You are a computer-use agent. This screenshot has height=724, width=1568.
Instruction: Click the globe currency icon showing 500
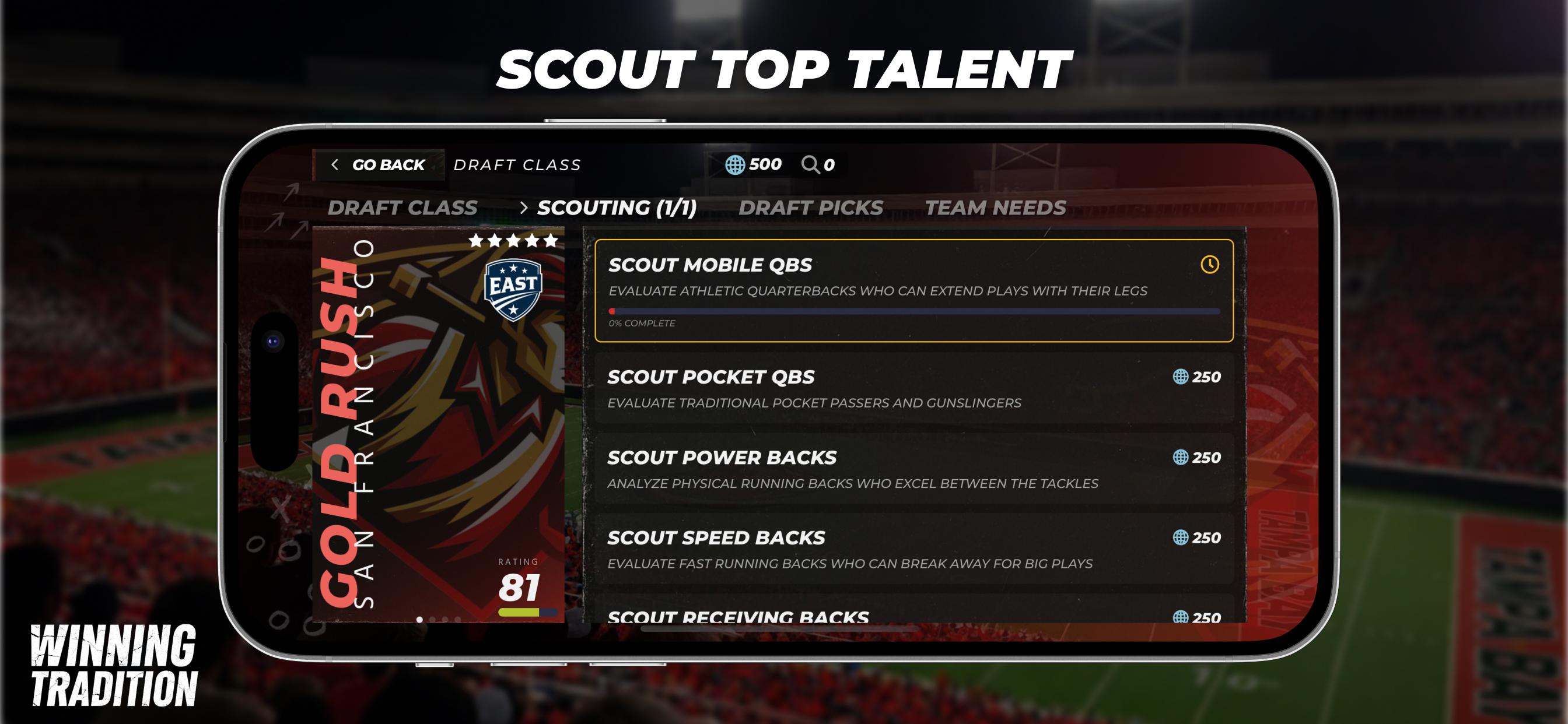tap(734, 163)
